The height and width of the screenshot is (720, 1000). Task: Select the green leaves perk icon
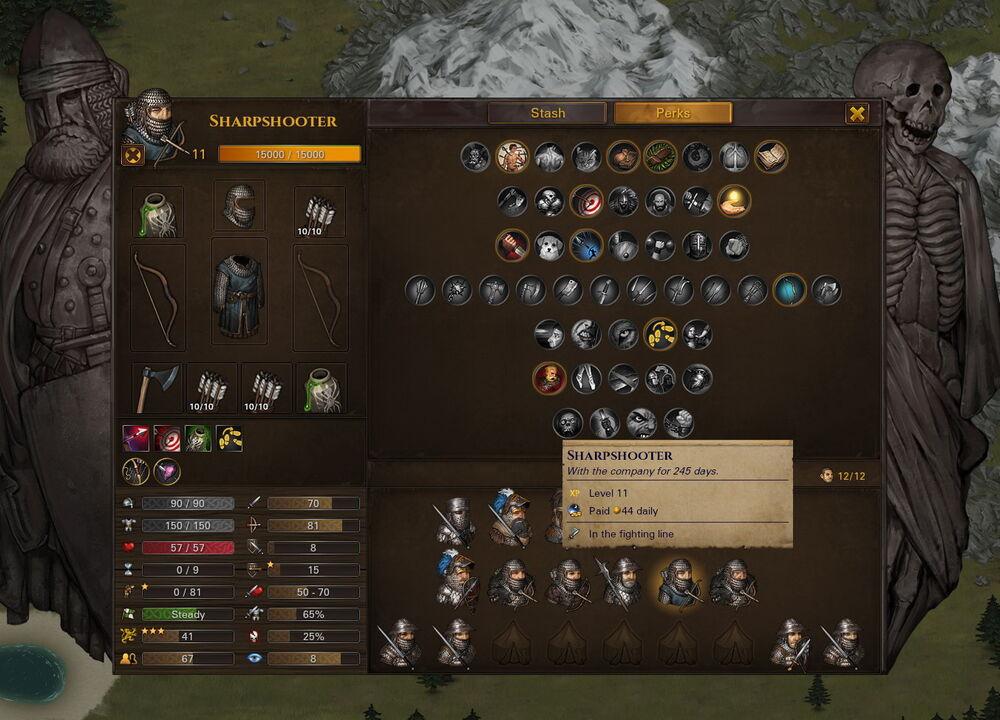(660, 156)
